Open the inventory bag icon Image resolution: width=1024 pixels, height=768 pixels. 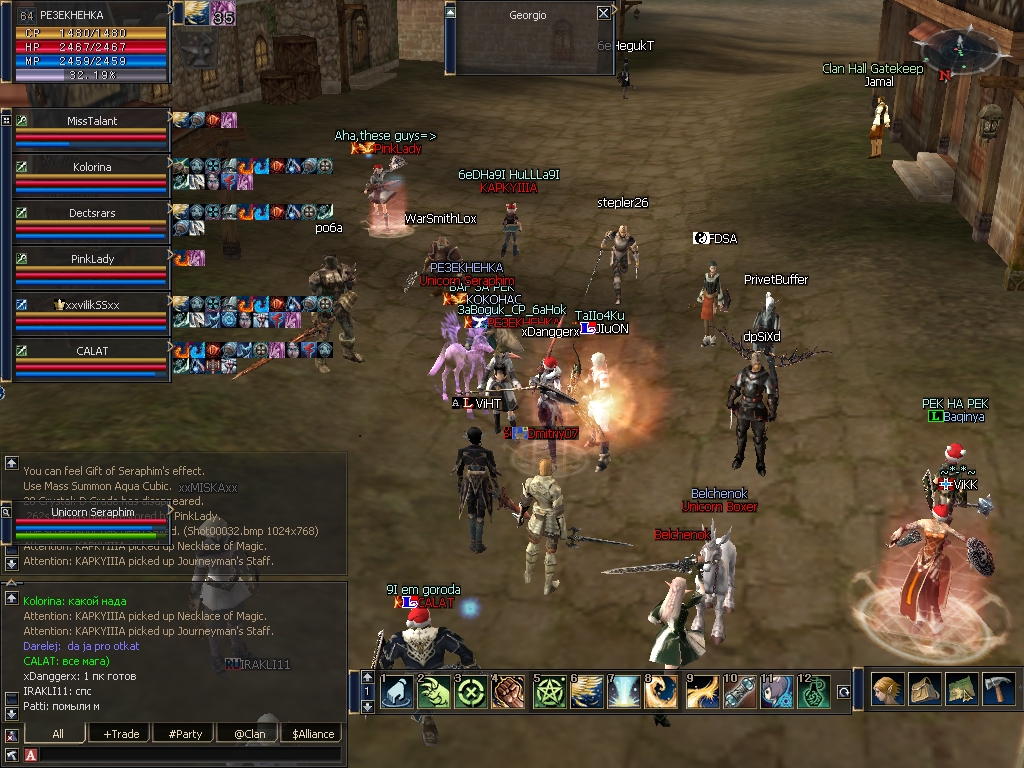[923, 689]
